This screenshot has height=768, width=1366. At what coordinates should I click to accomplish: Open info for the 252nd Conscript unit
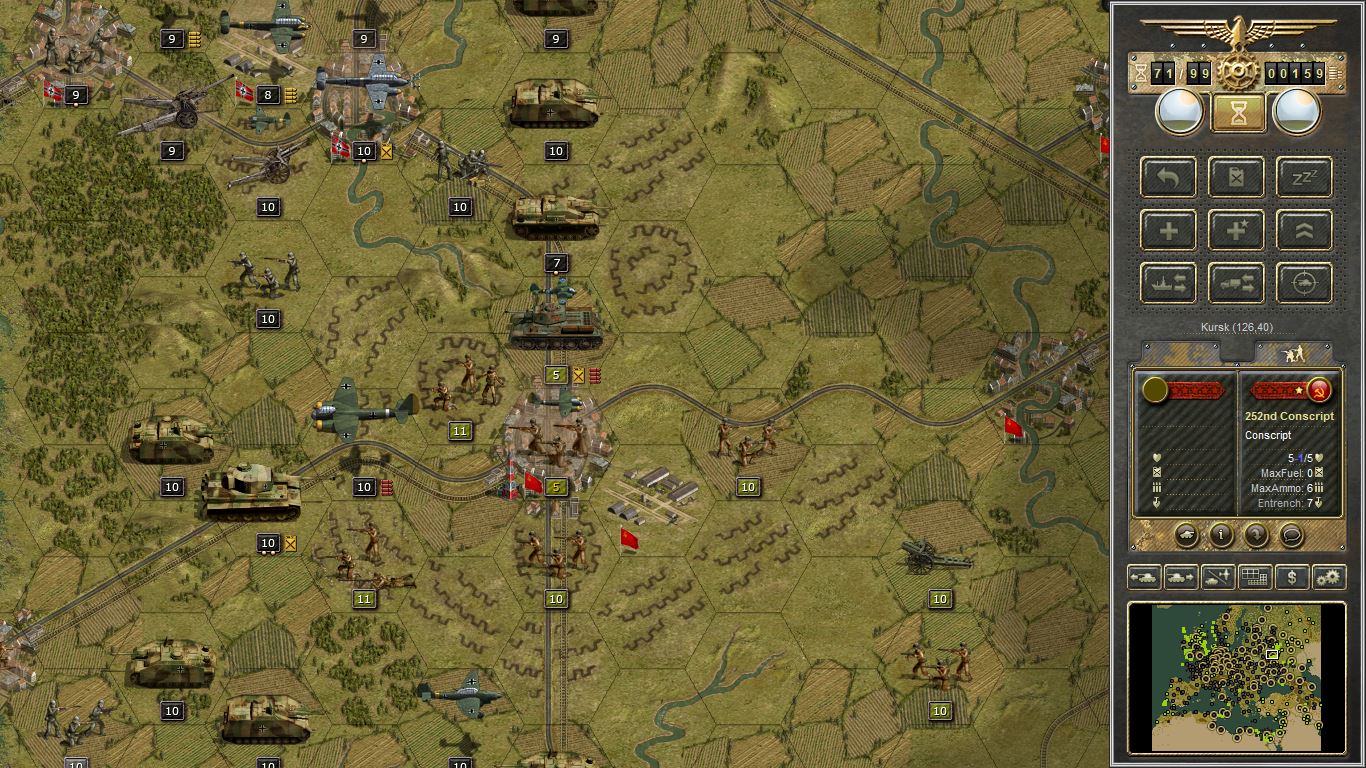click(1220, 536)
